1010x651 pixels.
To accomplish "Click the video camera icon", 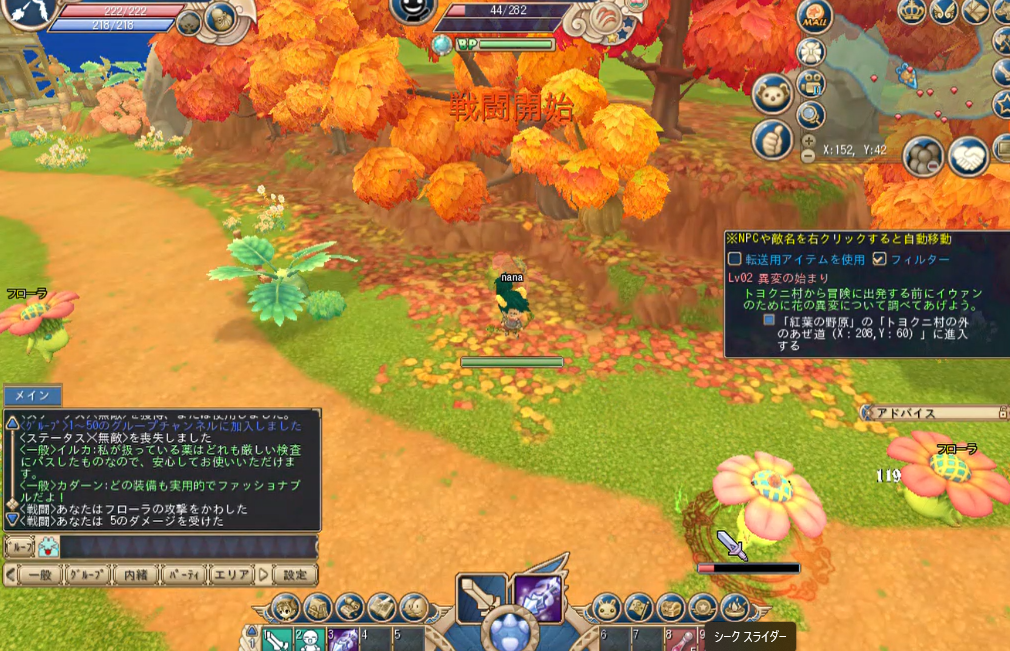I will coord(811,83).
